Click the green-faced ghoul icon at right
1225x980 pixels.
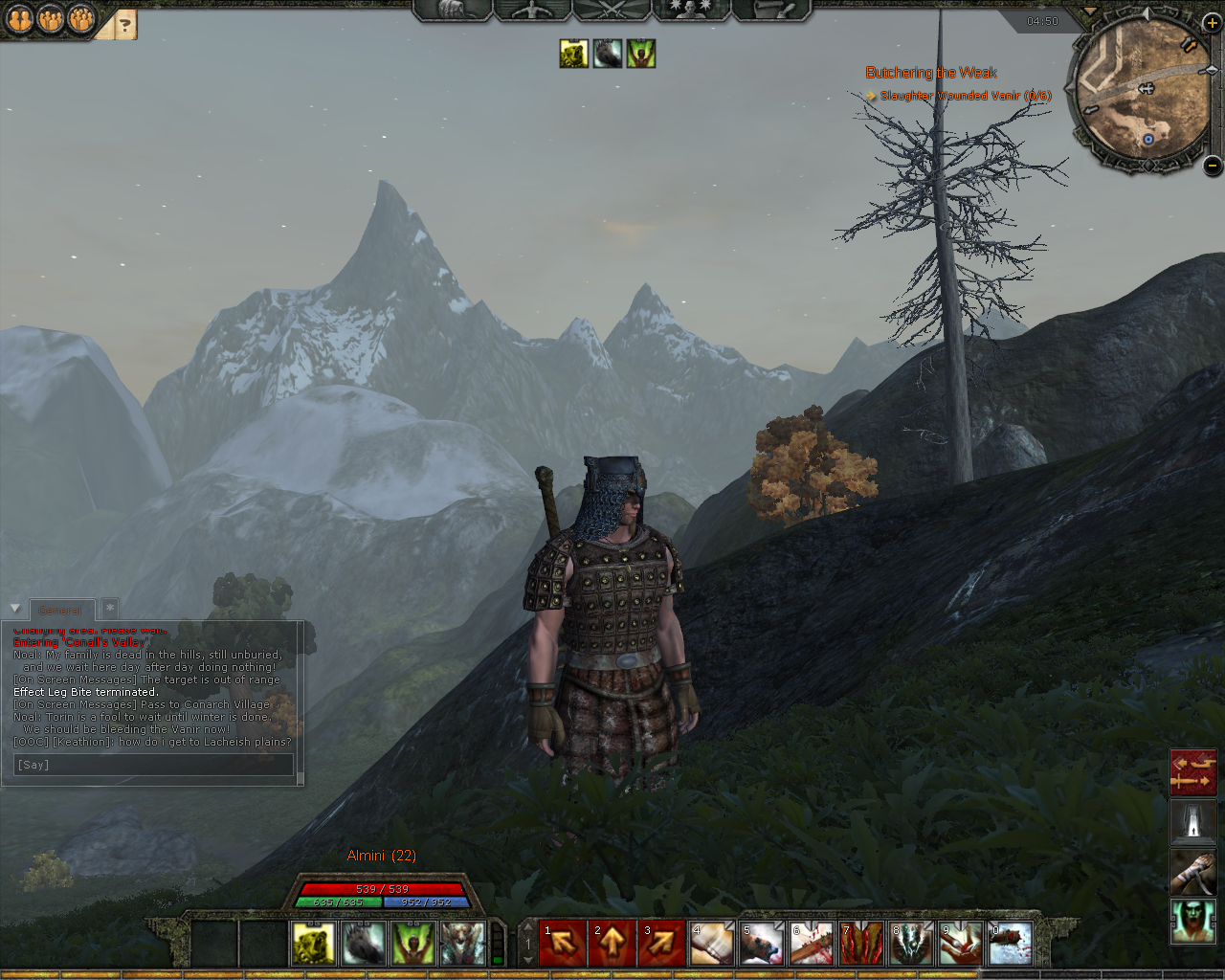(x=1192, y=922)
